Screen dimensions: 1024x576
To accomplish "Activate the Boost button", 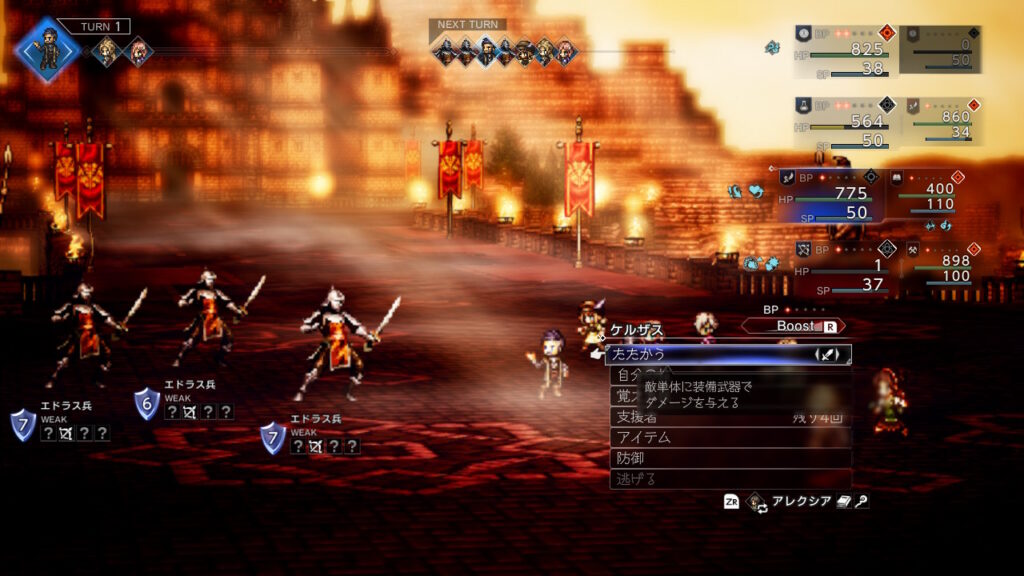I will (794, 326).
